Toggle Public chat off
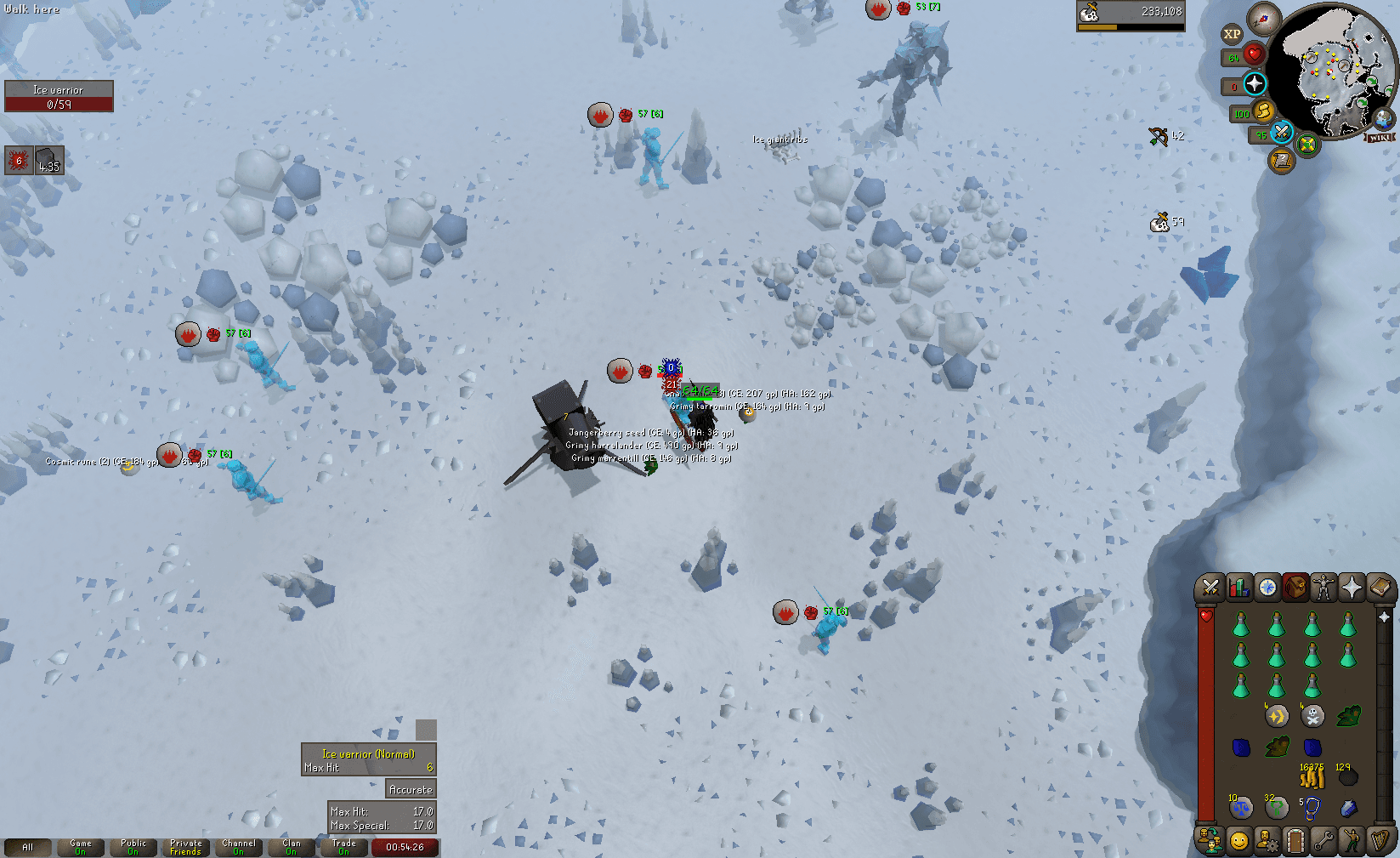The height and width of the screenshot is (858, 1400). (x=133, y=845)
